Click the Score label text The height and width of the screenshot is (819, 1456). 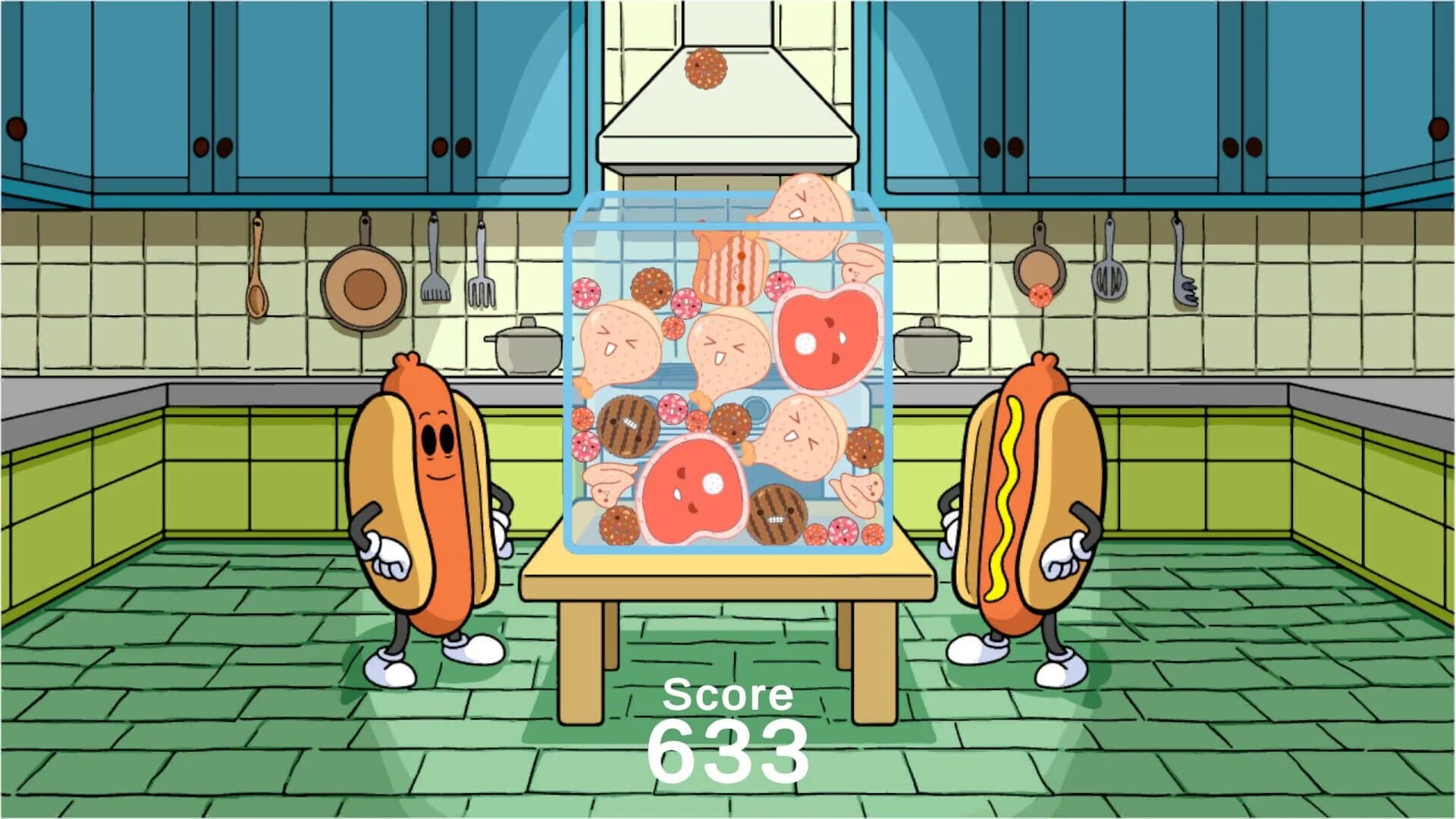[x=728, y=692]
